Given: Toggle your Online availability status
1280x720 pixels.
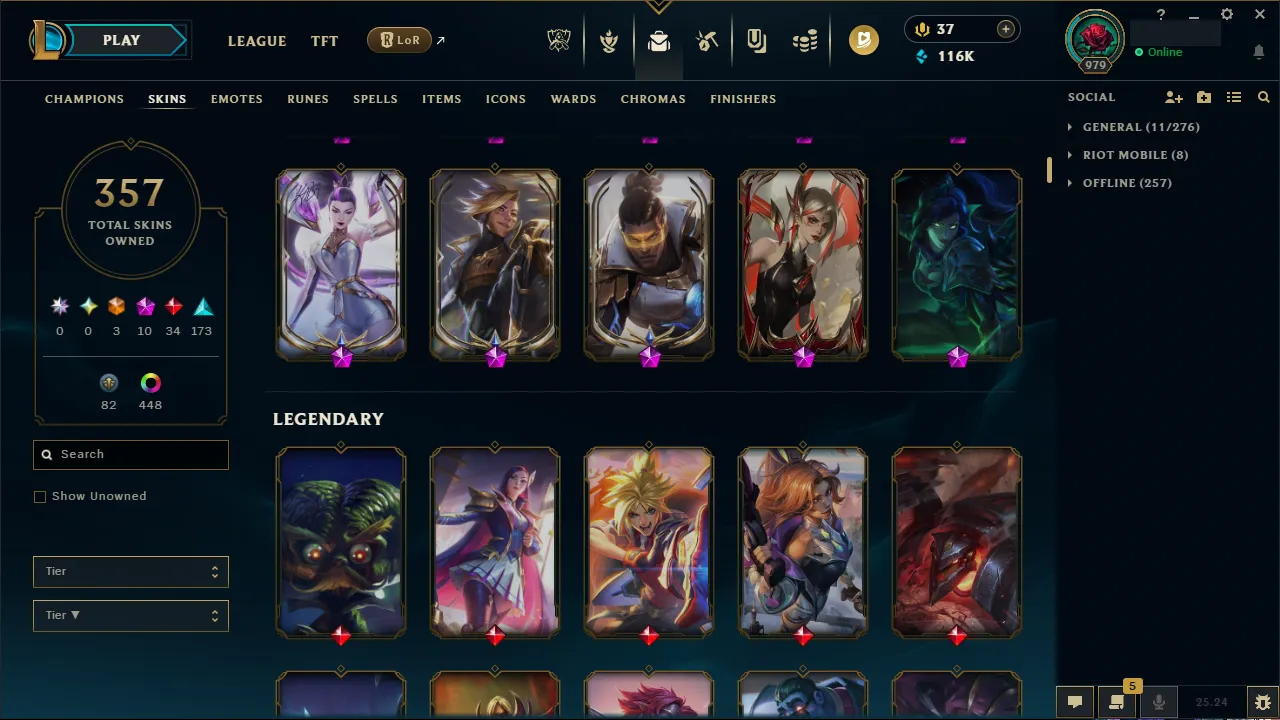Looking at the screenshot, I should [x=1163, y=52].
